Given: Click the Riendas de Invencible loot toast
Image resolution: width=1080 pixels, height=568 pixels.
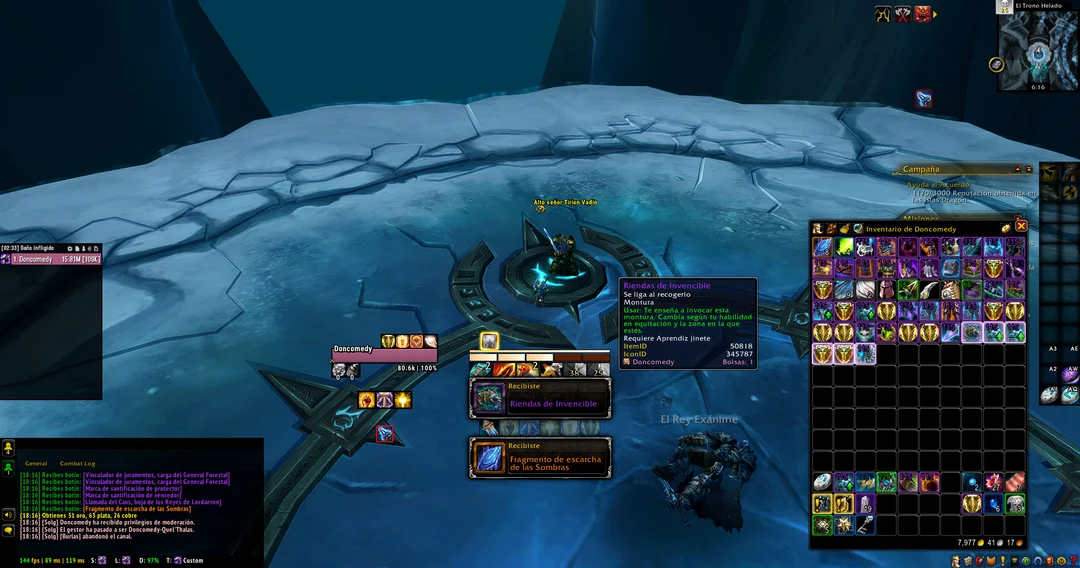Looking at the screenshot, I should [540, 398].
